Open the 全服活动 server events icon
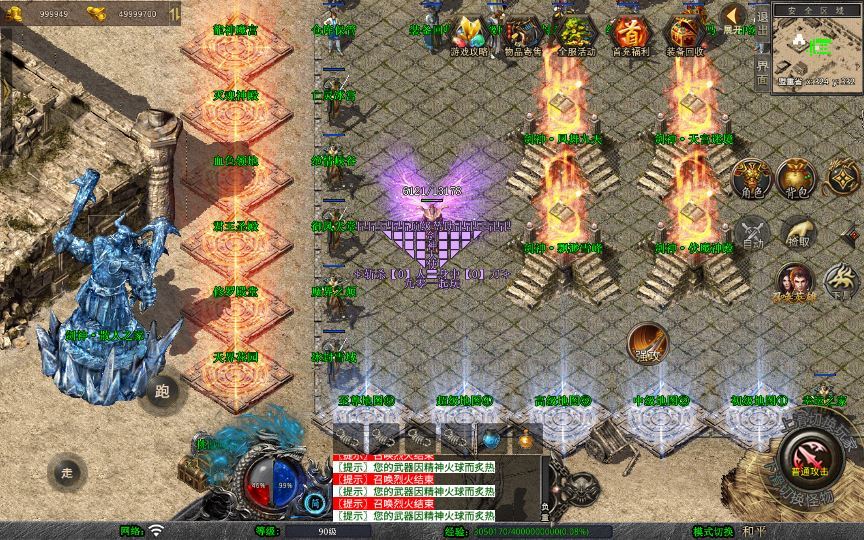 click(574, 35)
